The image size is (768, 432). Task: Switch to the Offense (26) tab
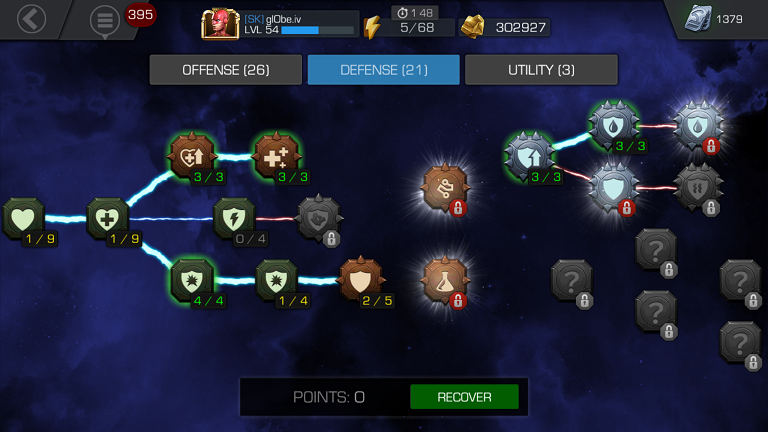click(226, 70)
